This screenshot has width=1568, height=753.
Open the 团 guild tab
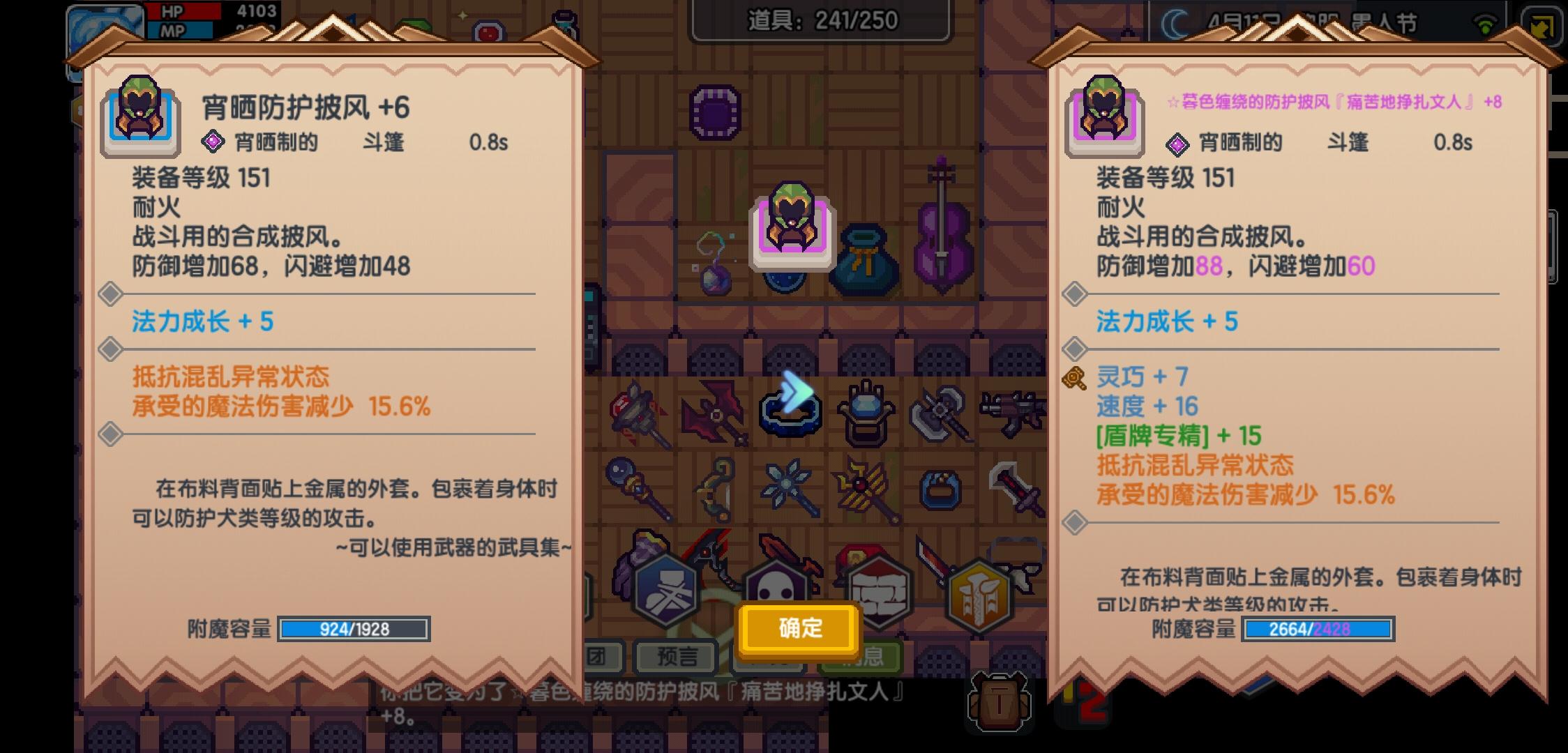click(601, 657)
